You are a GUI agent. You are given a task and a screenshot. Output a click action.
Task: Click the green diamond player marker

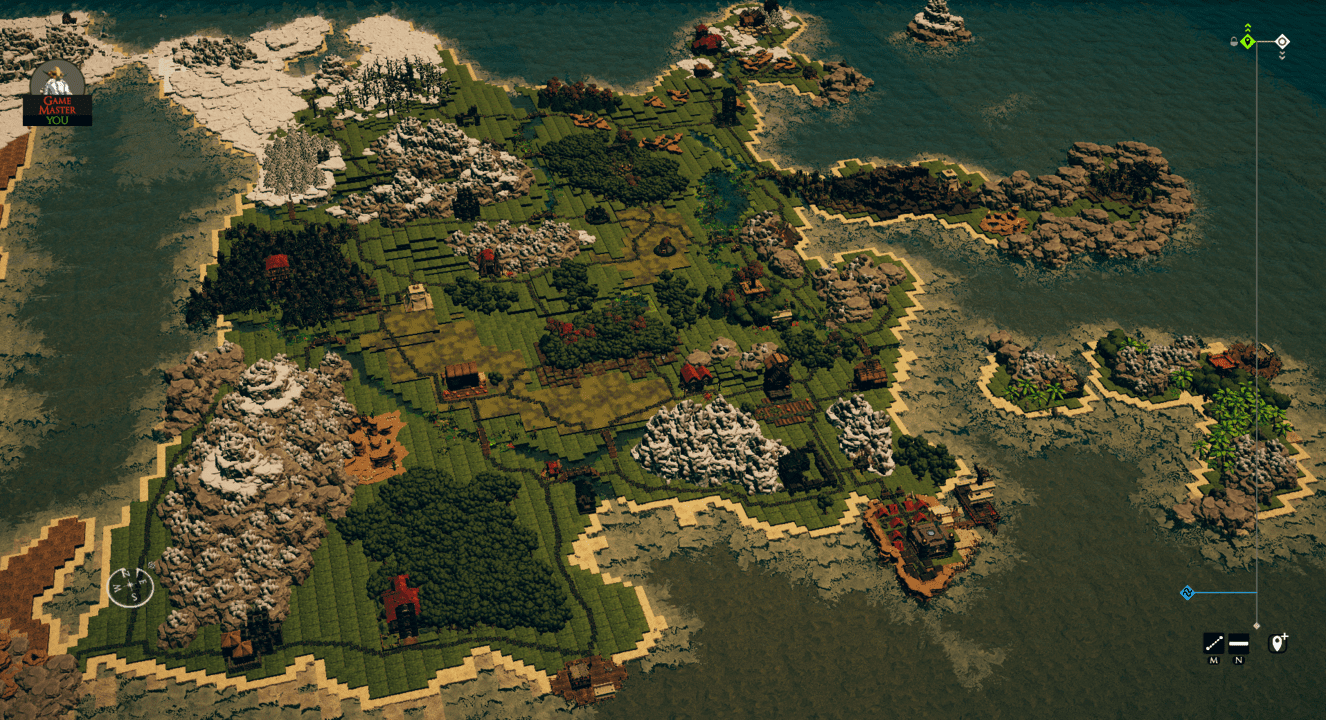click(x=1248, y=42)
